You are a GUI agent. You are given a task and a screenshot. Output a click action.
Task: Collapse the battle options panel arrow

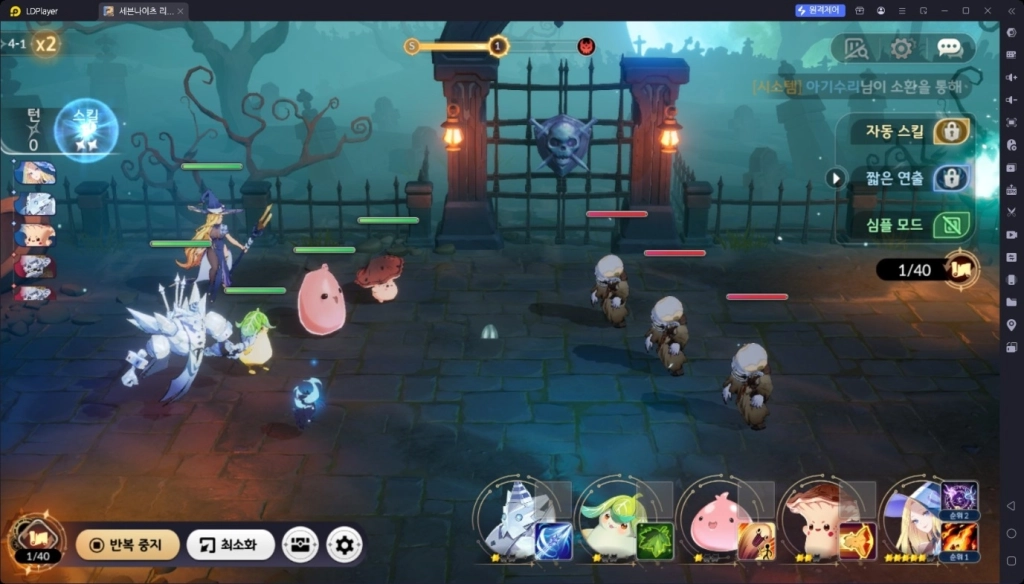[836, 178]
